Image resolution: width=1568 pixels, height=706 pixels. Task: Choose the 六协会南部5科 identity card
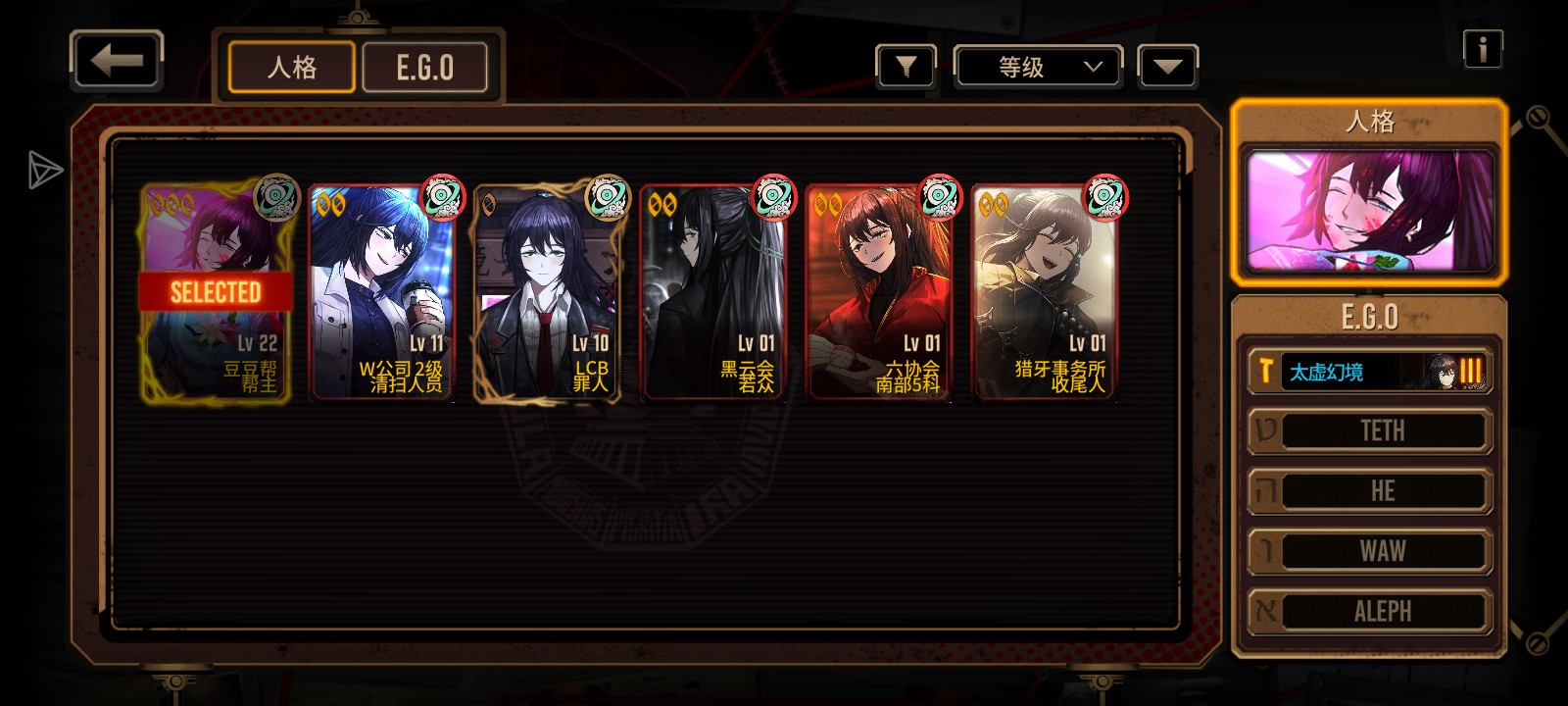(879, 292)
